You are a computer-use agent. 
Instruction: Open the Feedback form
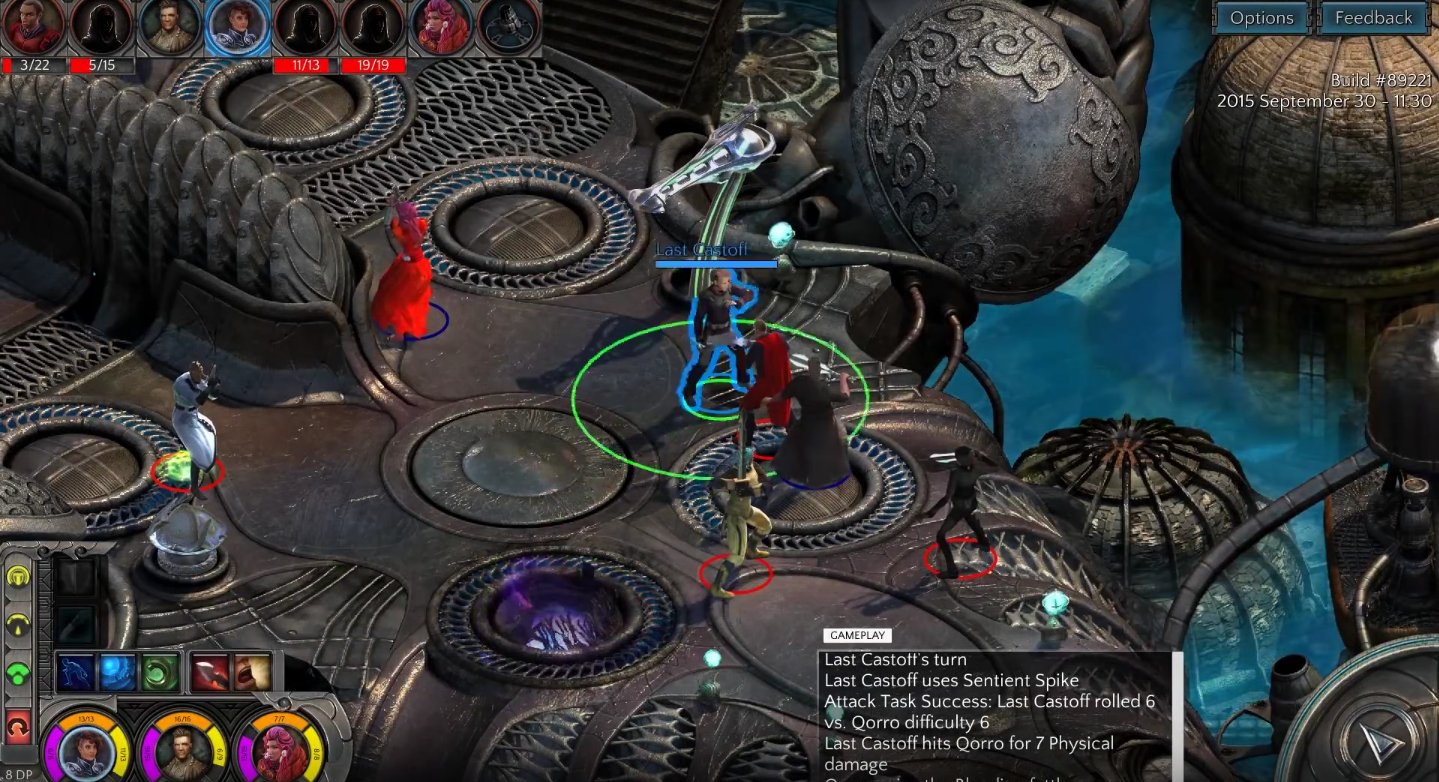(x=1373, y=18)
